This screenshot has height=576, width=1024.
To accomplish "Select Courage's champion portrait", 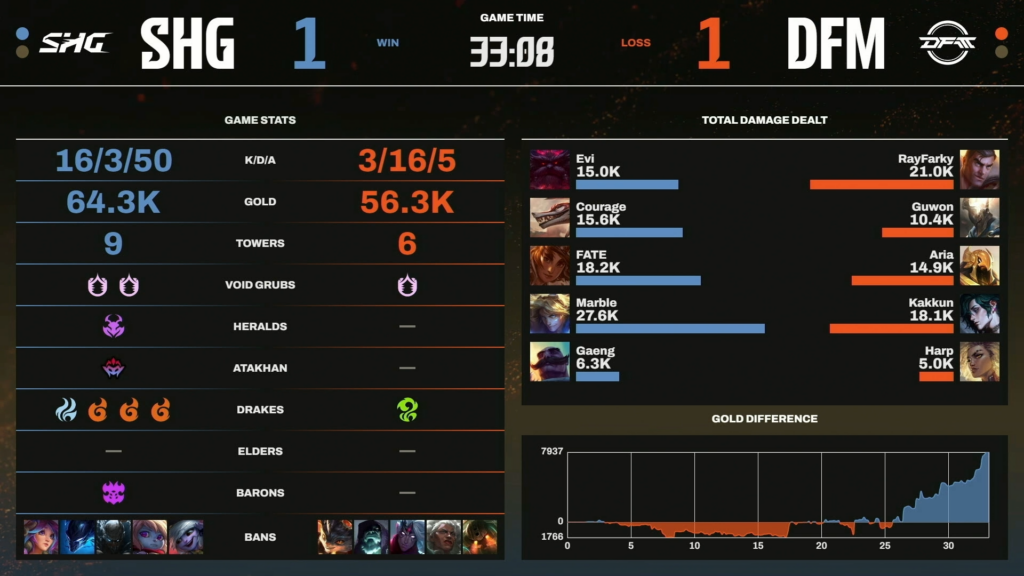I will pyautogui.click(x=549, y=217).
